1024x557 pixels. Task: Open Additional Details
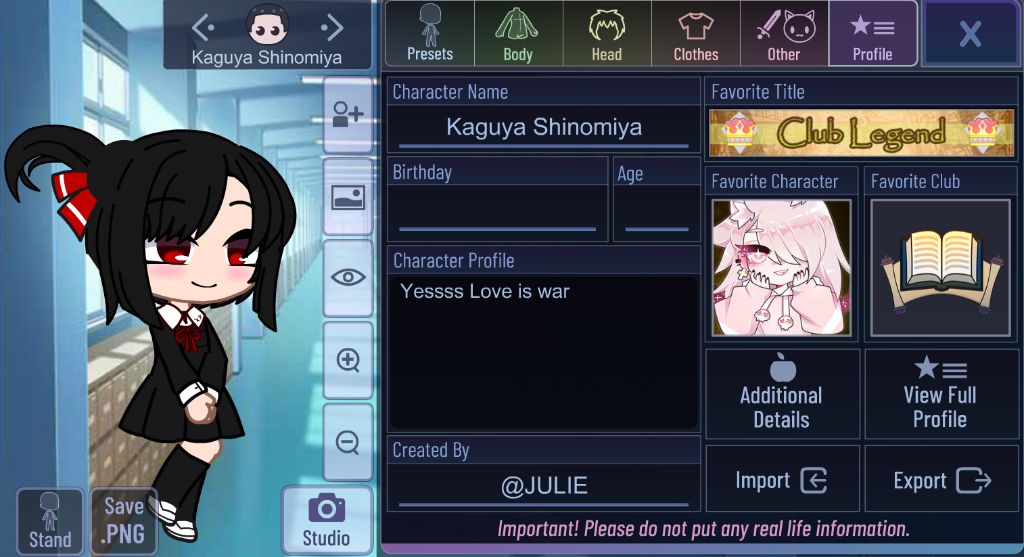tap(782, 393)
